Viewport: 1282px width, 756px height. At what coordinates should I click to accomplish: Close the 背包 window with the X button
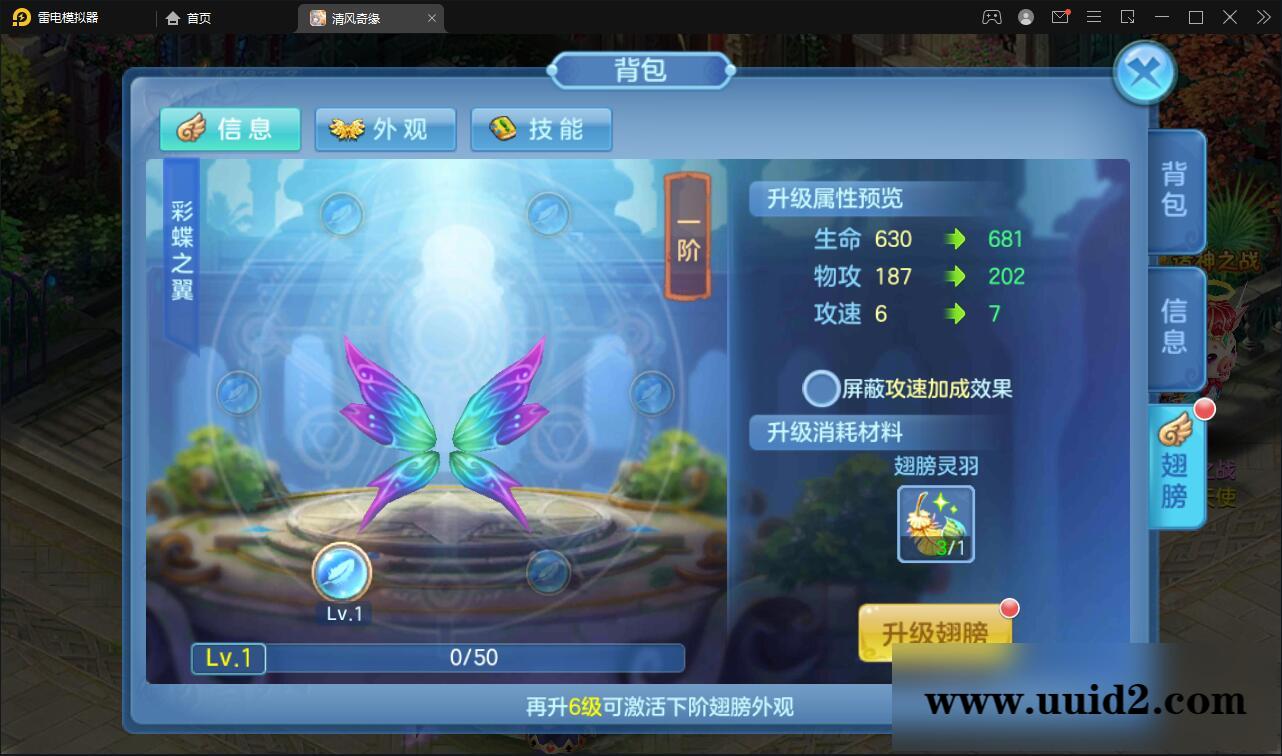1143,71
